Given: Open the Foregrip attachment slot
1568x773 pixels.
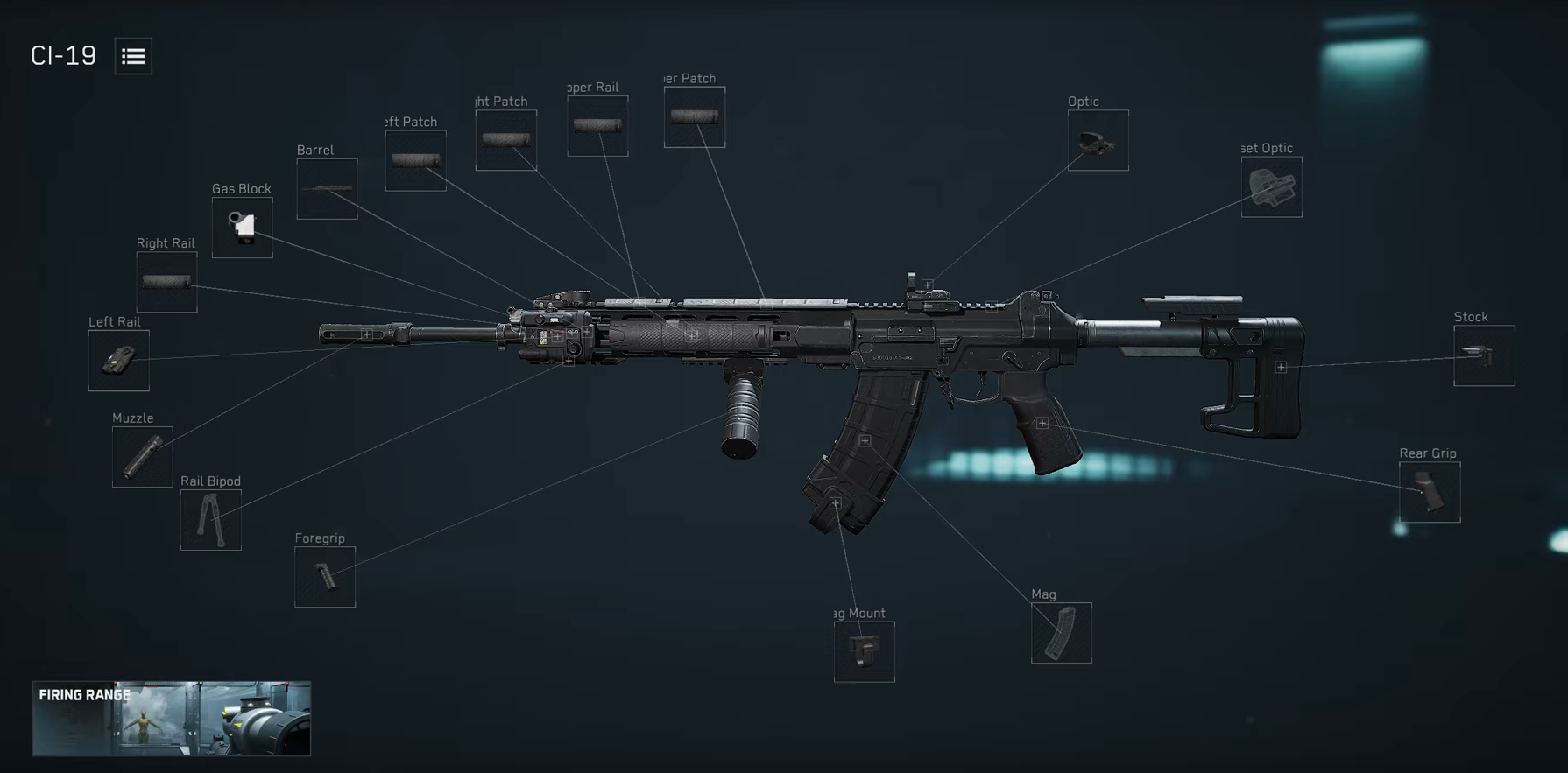Looking at the screenshot, I should click(325, 576).
